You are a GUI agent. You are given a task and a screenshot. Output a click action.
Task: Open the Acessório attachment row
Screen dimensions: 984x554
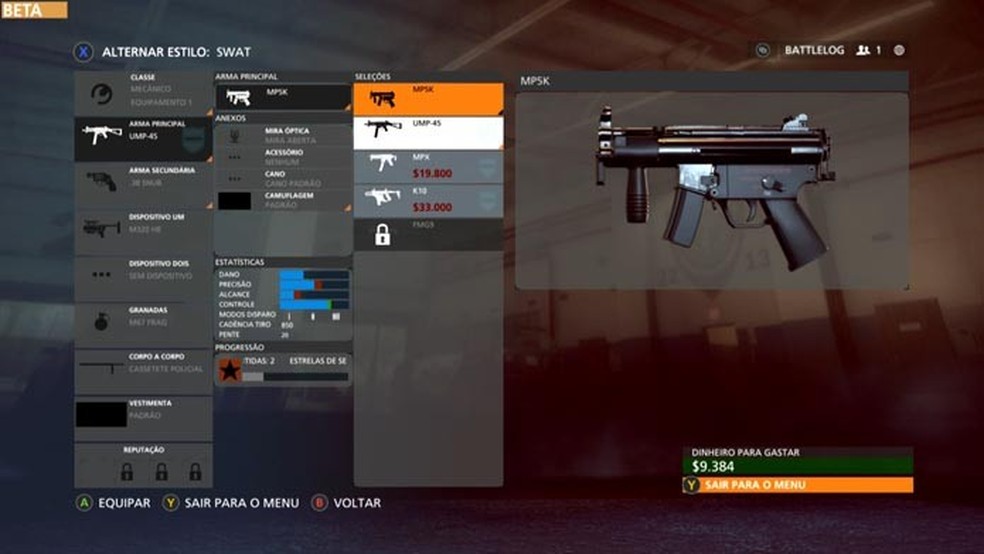pyautogui.click(x=283, y=157)
